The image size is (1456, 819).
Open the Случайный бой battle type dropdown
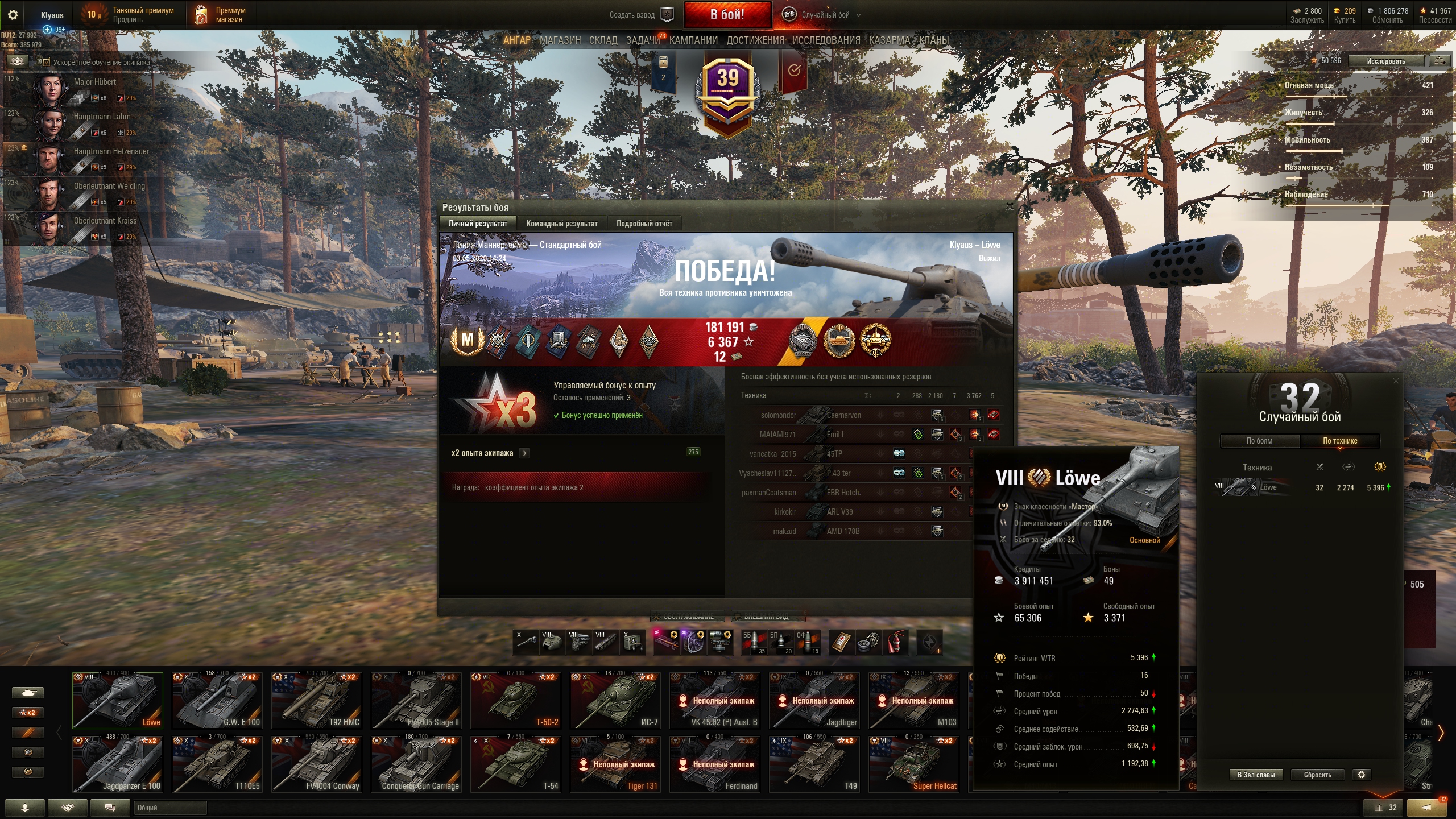pos(826,15)
